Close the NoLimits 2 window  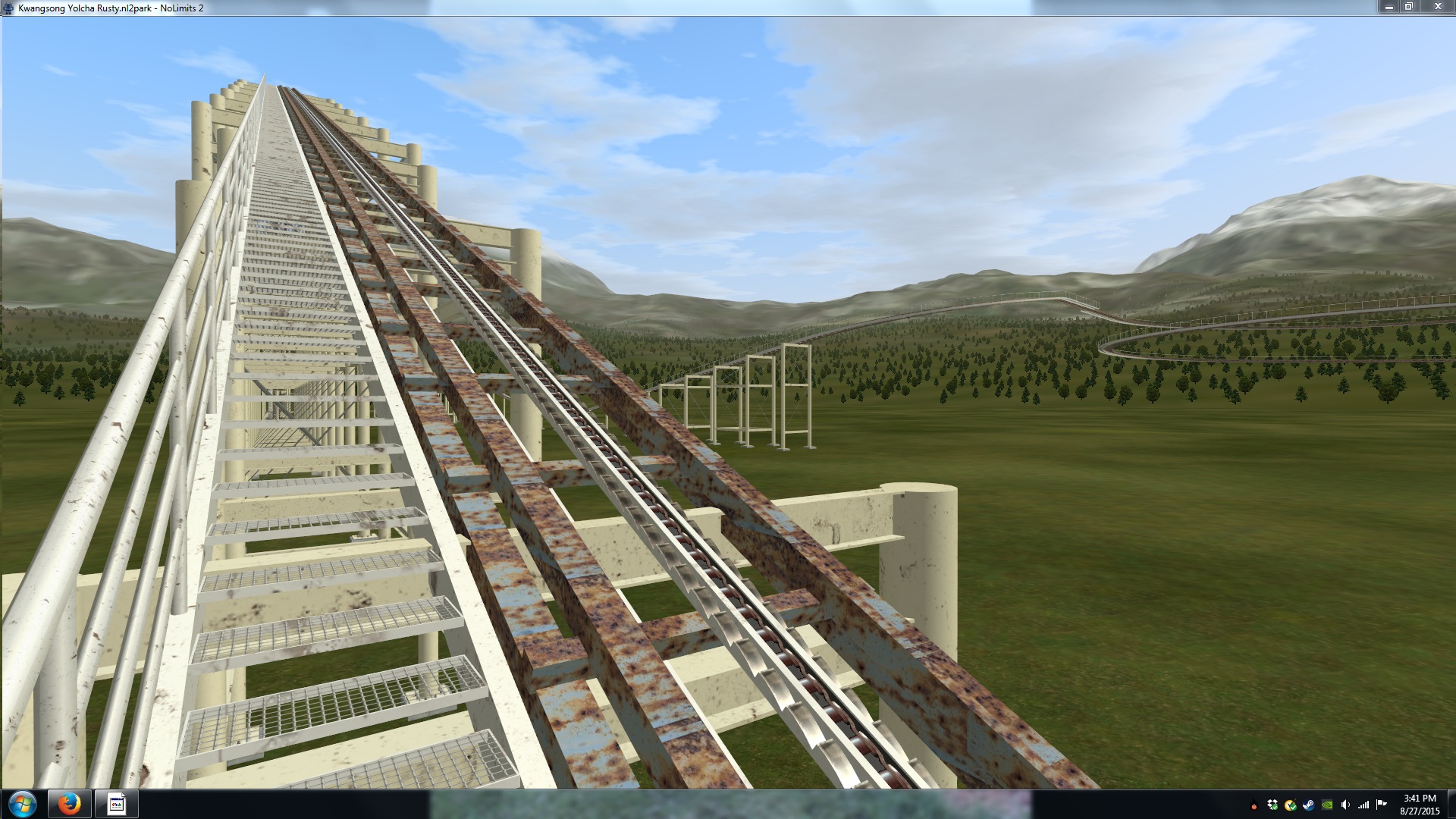(1437, 7)
